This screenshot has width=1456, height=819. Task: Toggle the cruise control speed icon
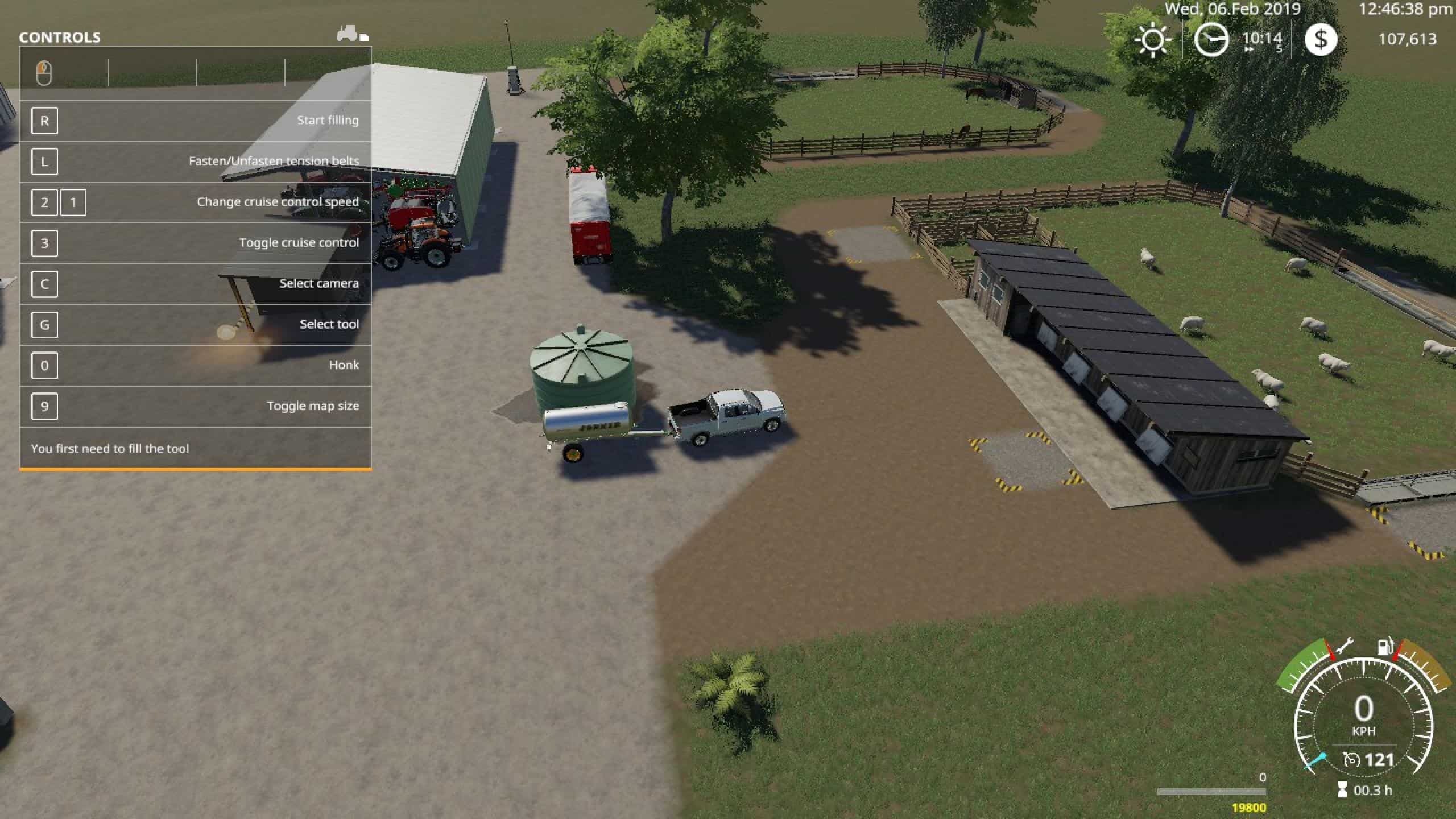(1351, 760)
